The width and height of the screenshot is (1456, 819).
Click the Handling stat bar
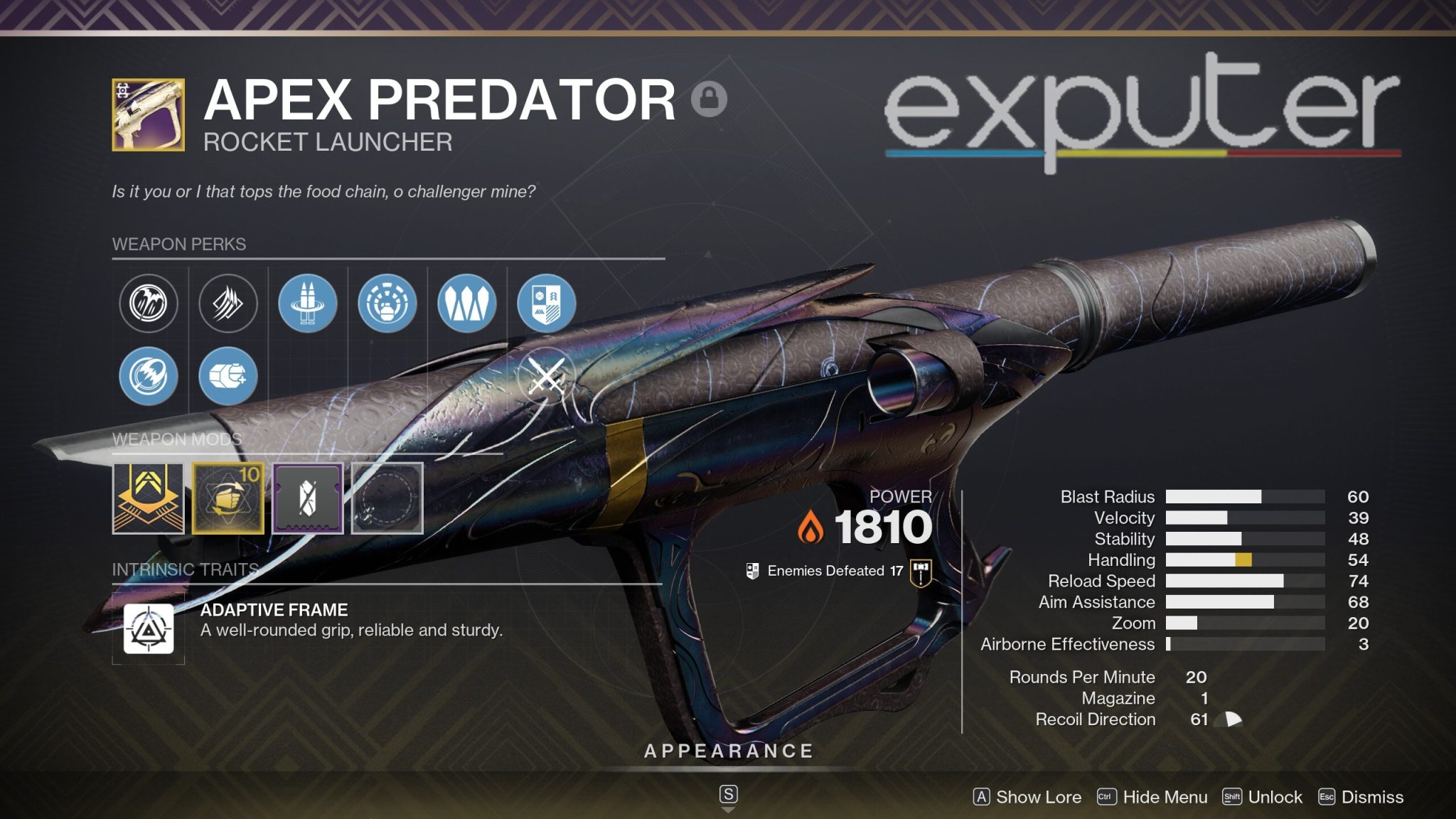[1244, 560]
